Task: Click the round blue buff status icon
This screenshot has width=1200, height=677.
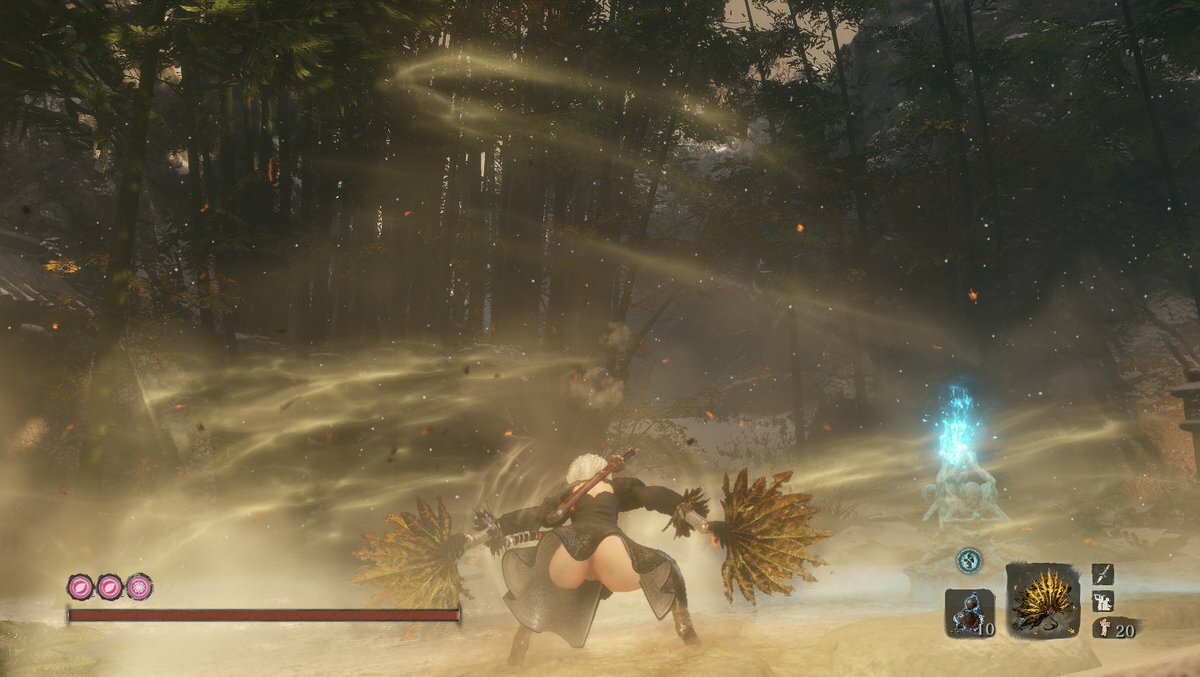Action: coord(968,561)
